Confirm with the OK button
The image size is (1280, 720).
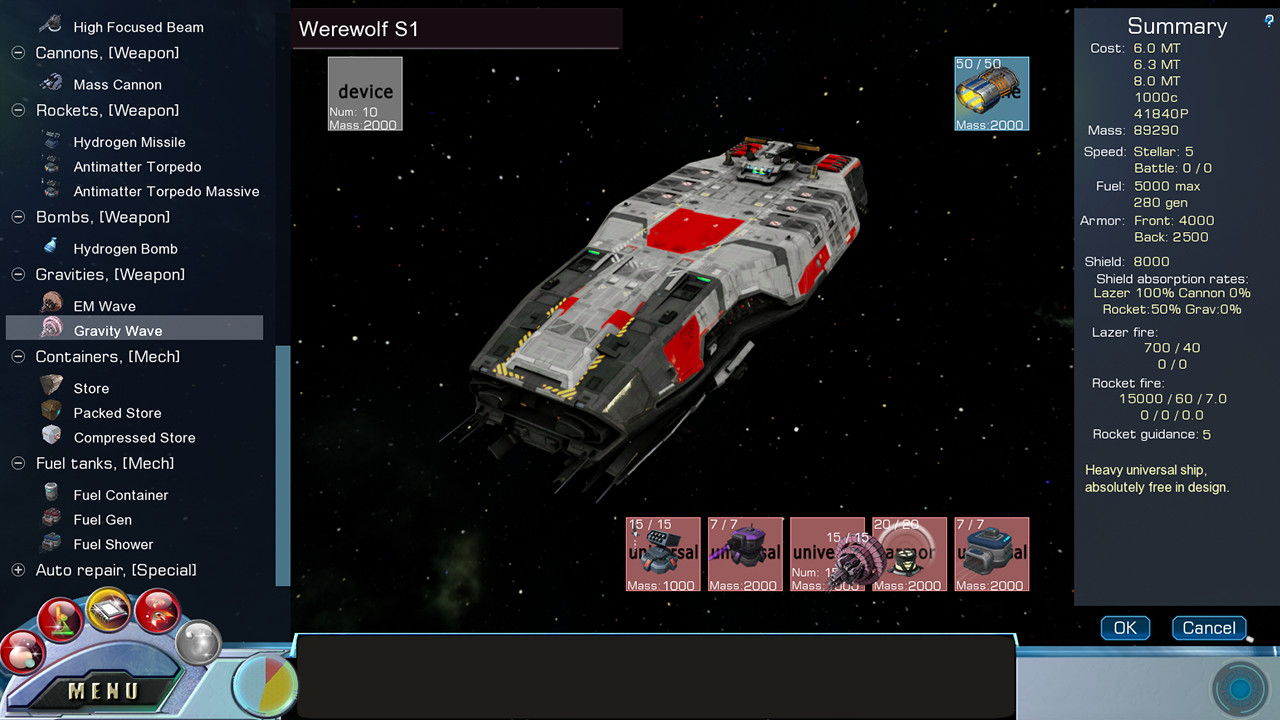tap(1125, 628)
